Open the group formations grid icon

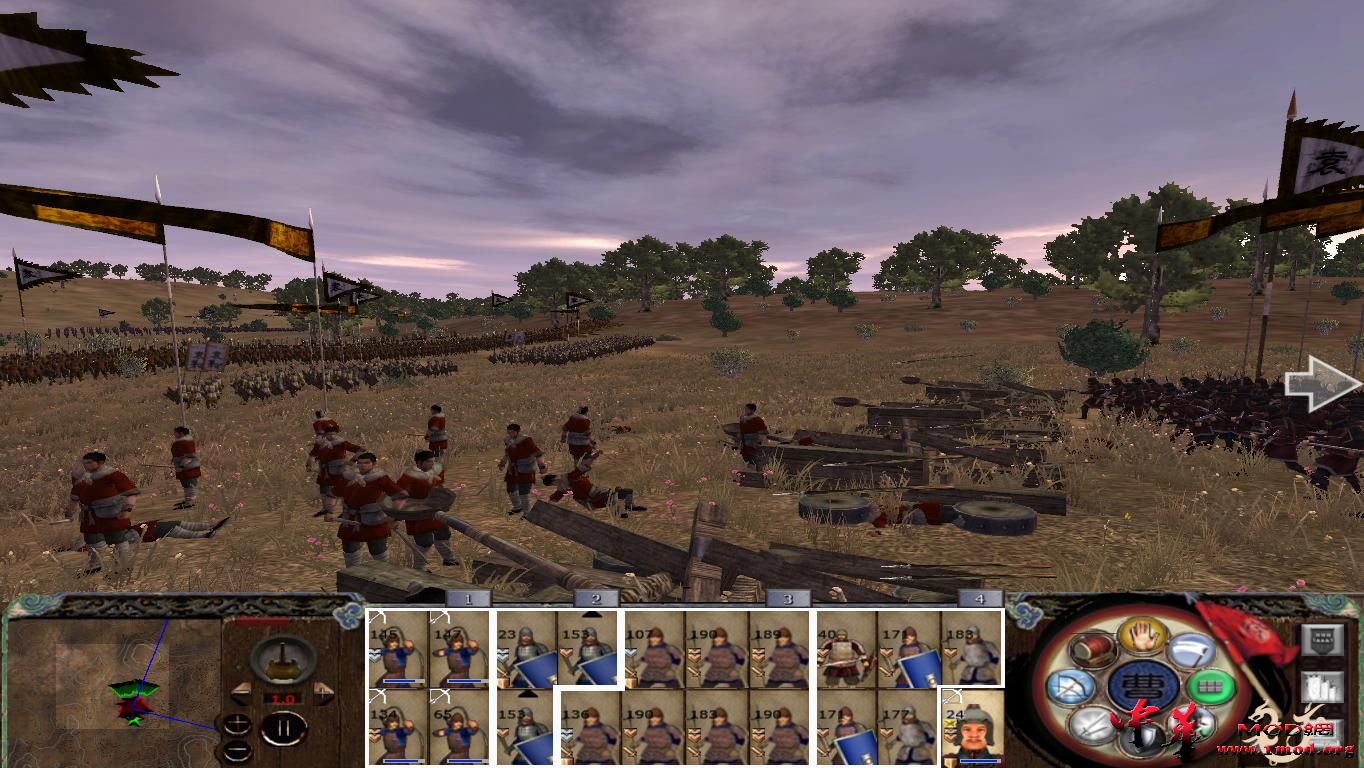pos(1211,685)
